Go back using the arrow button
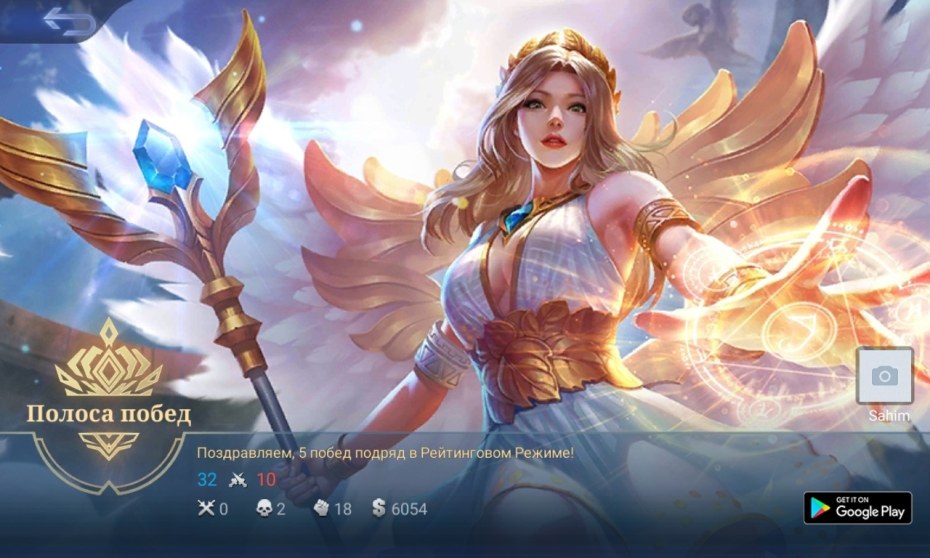The height and width of the screenshot is (558, 930). (68, 22)
